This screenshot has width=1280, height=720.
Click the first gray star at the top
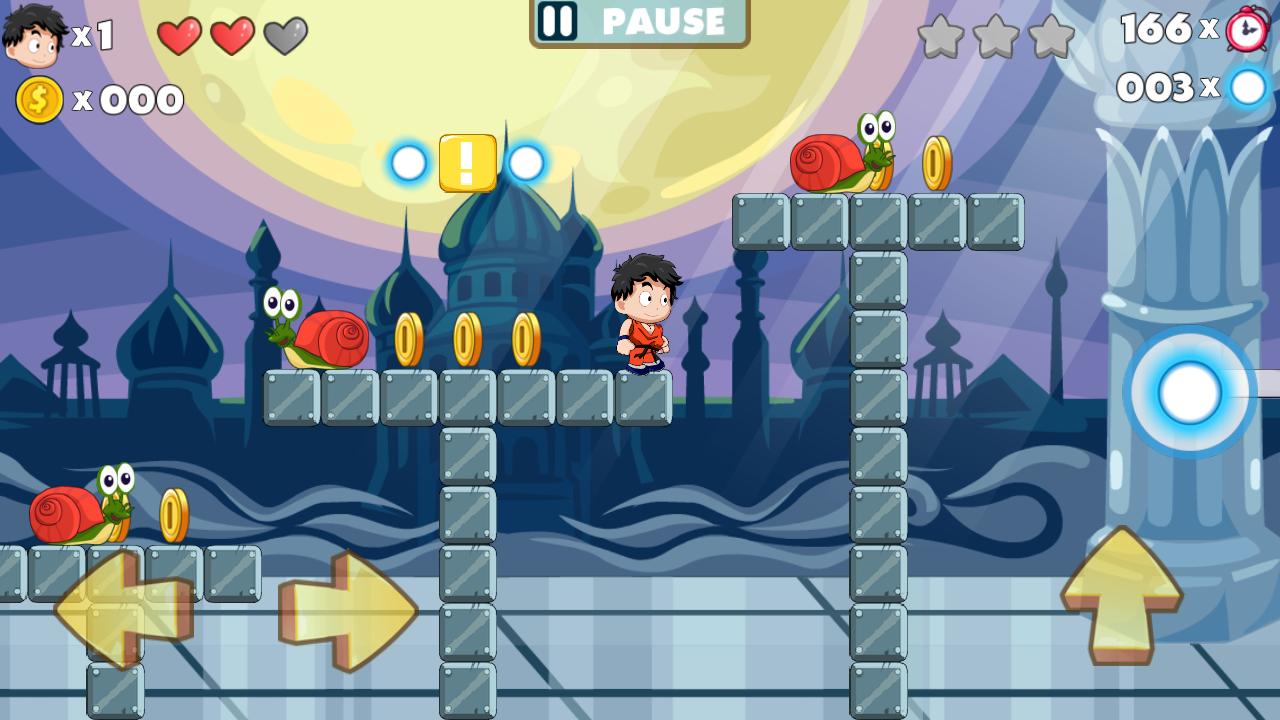[941, 38]
